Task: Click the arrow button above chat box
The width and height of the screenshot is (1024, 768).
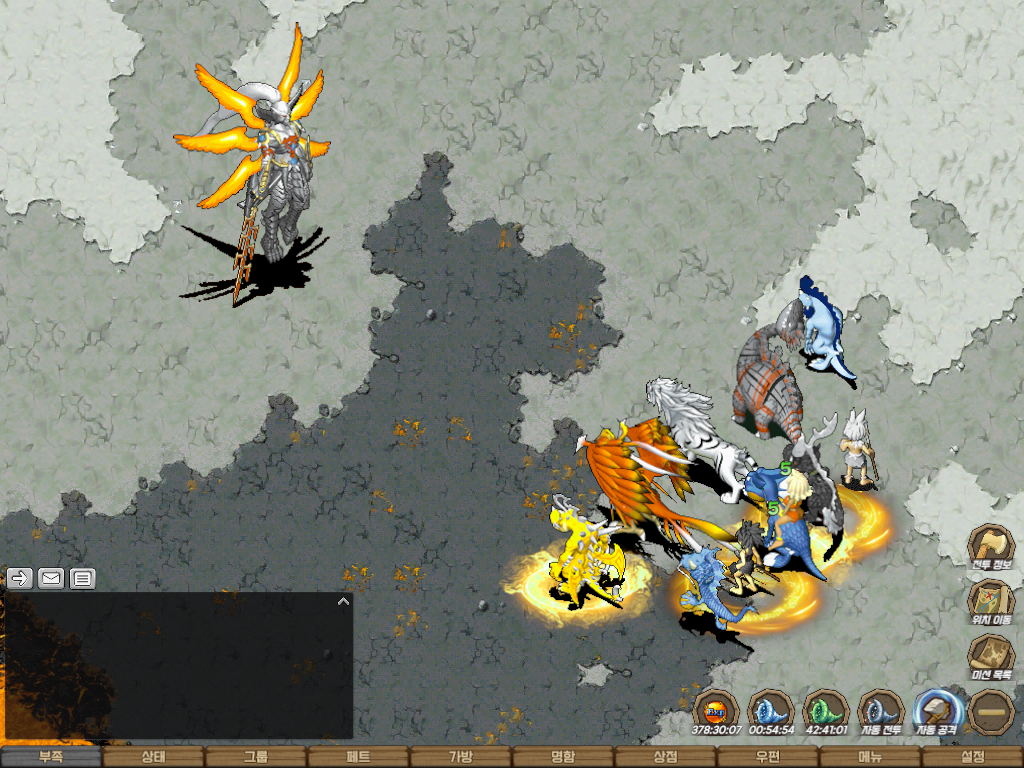Action: click(20, 578)
